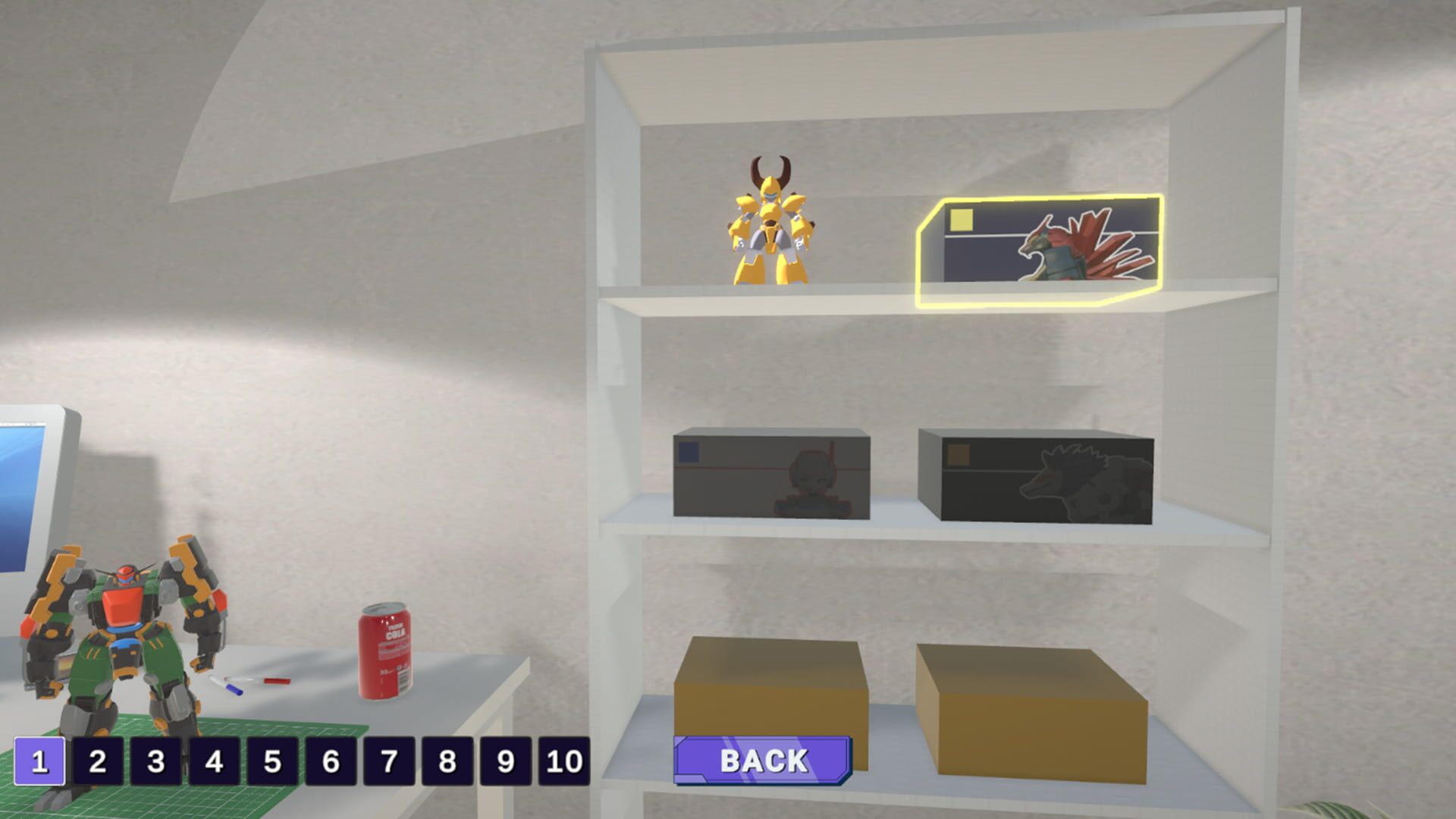Select the cola can on the desk
The width and height of the screenshot is (1456, 819).
pyautogui.click(x=383, y=652)
